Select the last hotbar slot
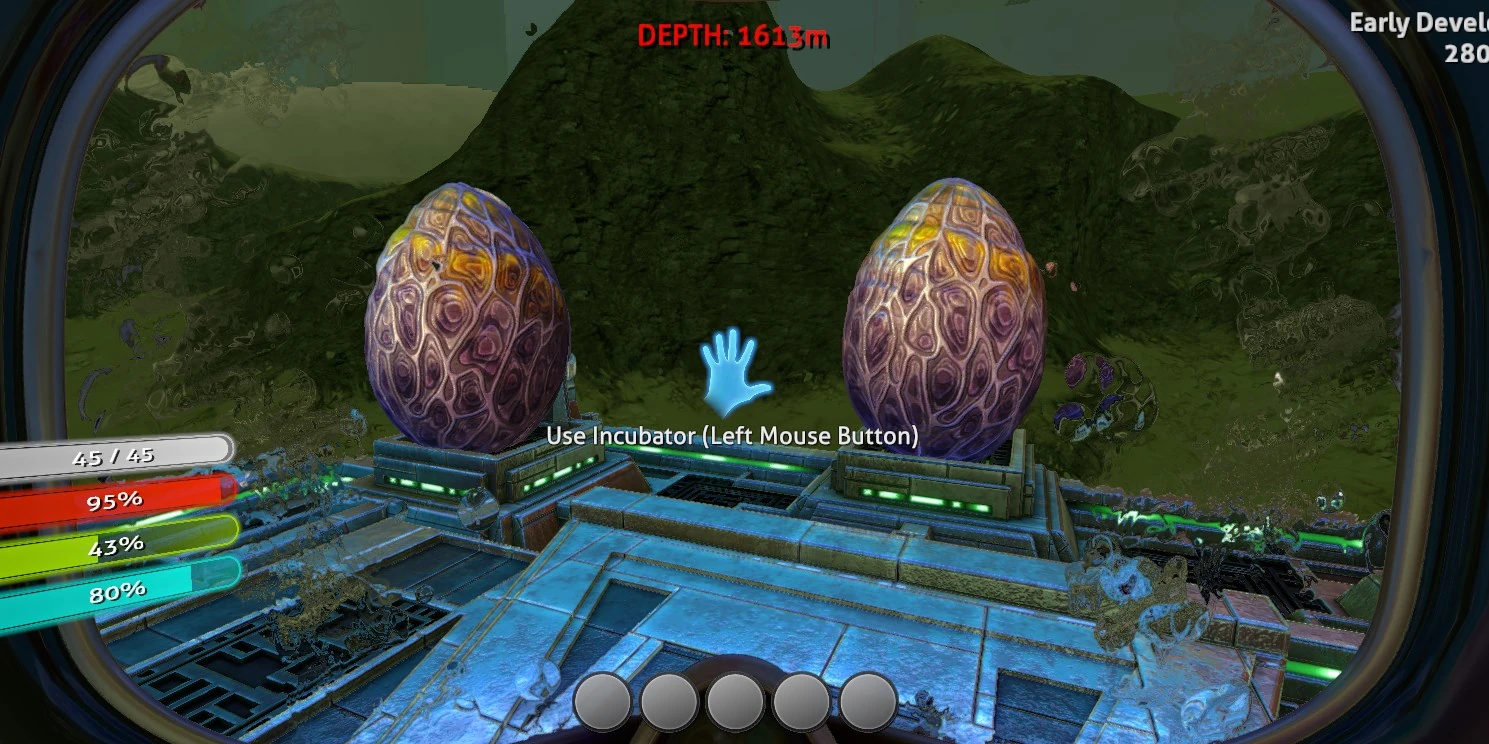This screenshot has width=1489, height=744. click(868, 702)
